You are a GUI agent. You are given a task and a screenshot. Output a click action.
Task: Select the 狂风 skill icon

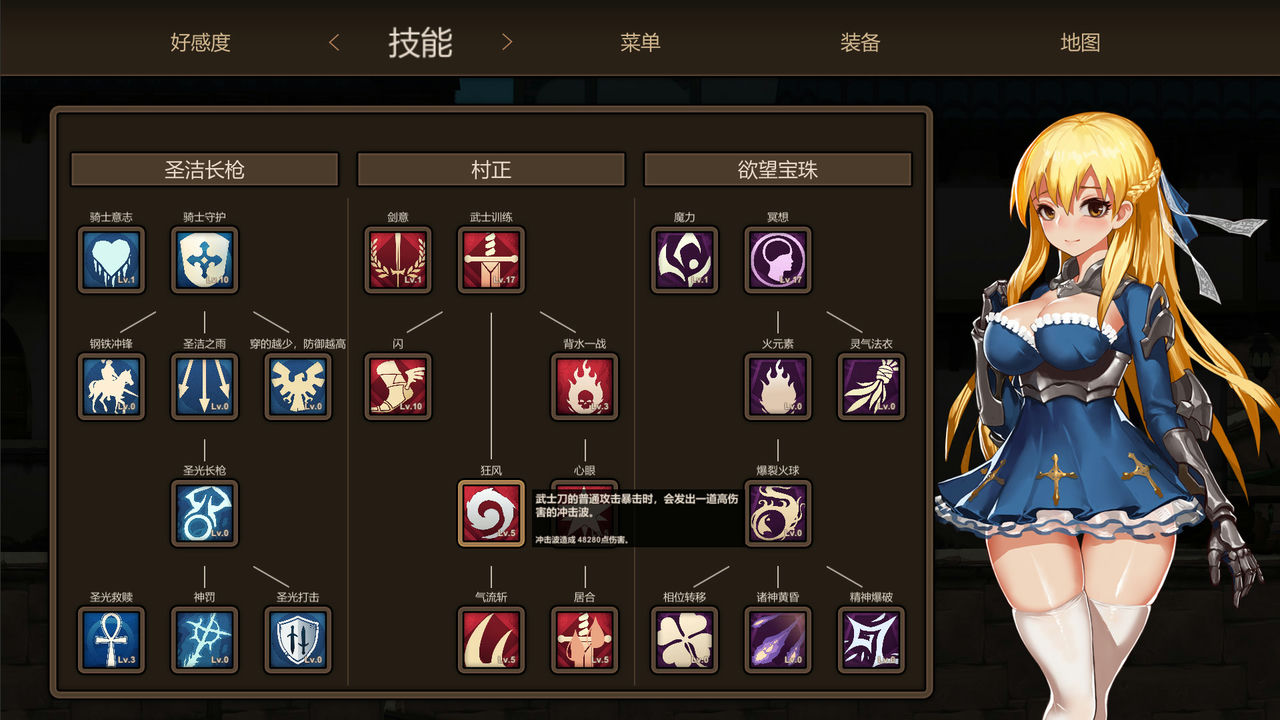tap(491, 513)
